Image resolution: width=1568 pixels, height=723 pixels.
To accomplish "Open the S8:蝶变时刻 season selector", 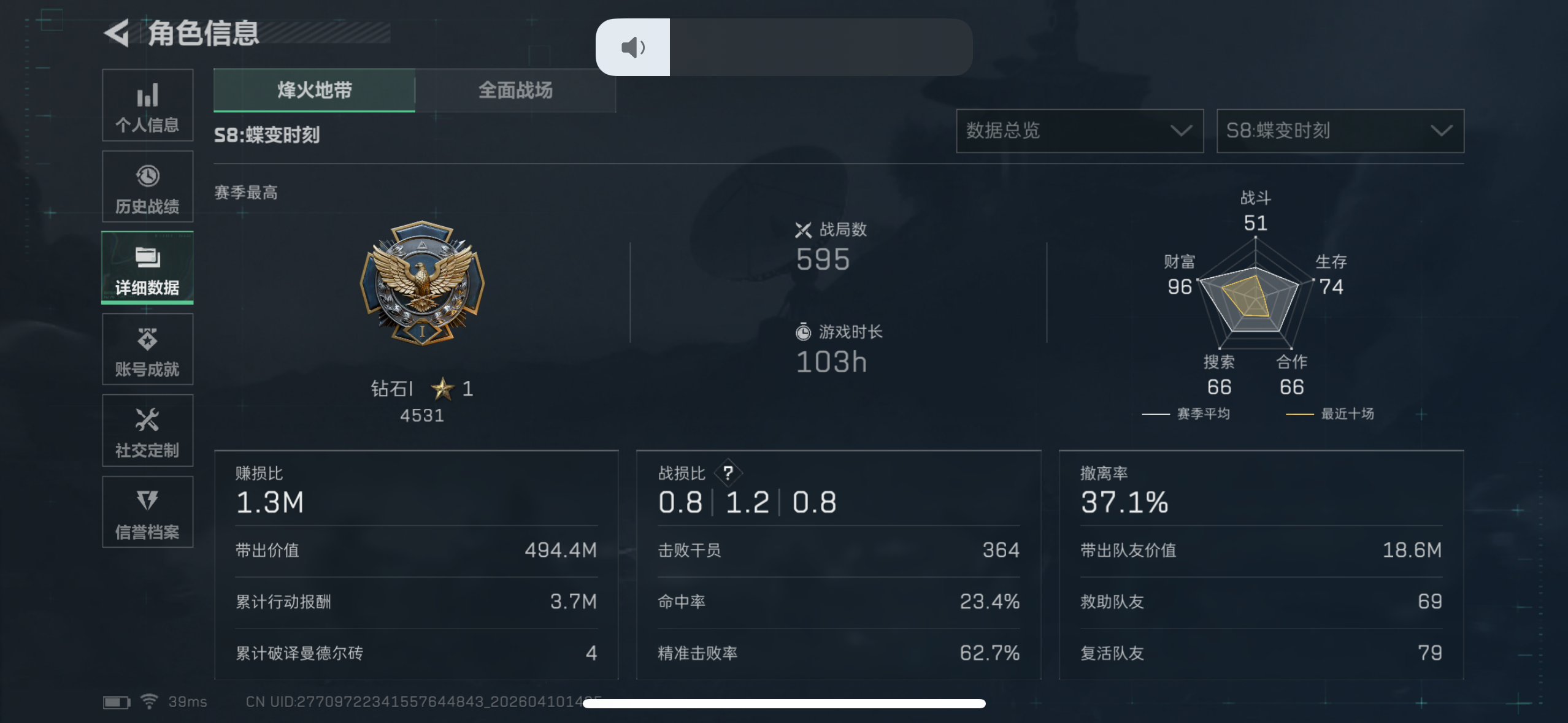I will click(x=1339, y=131).
